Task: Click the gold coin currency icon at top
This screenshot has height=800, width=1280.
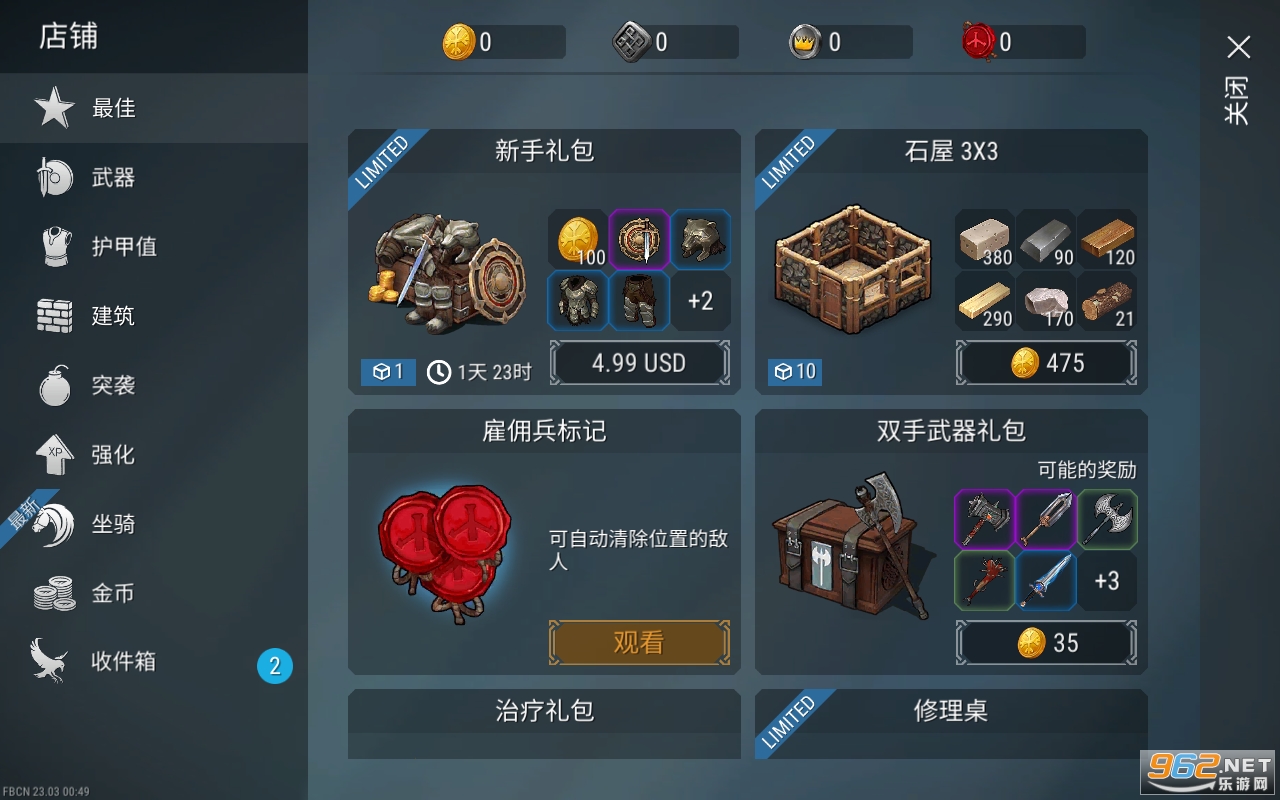Action: tap(455, 41)
